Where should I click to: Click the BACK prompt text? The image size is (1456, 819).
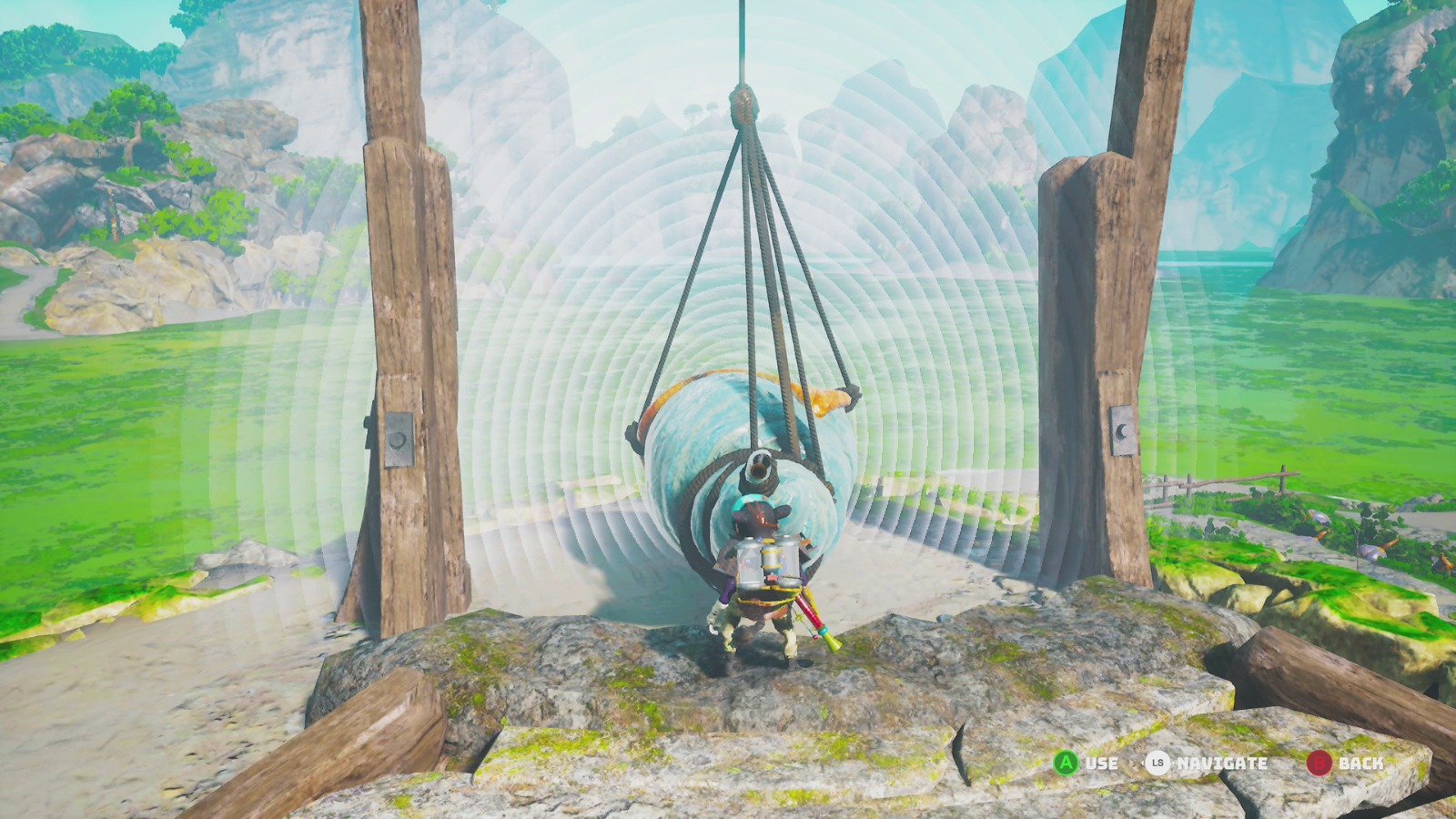(x=1361, y=764)
